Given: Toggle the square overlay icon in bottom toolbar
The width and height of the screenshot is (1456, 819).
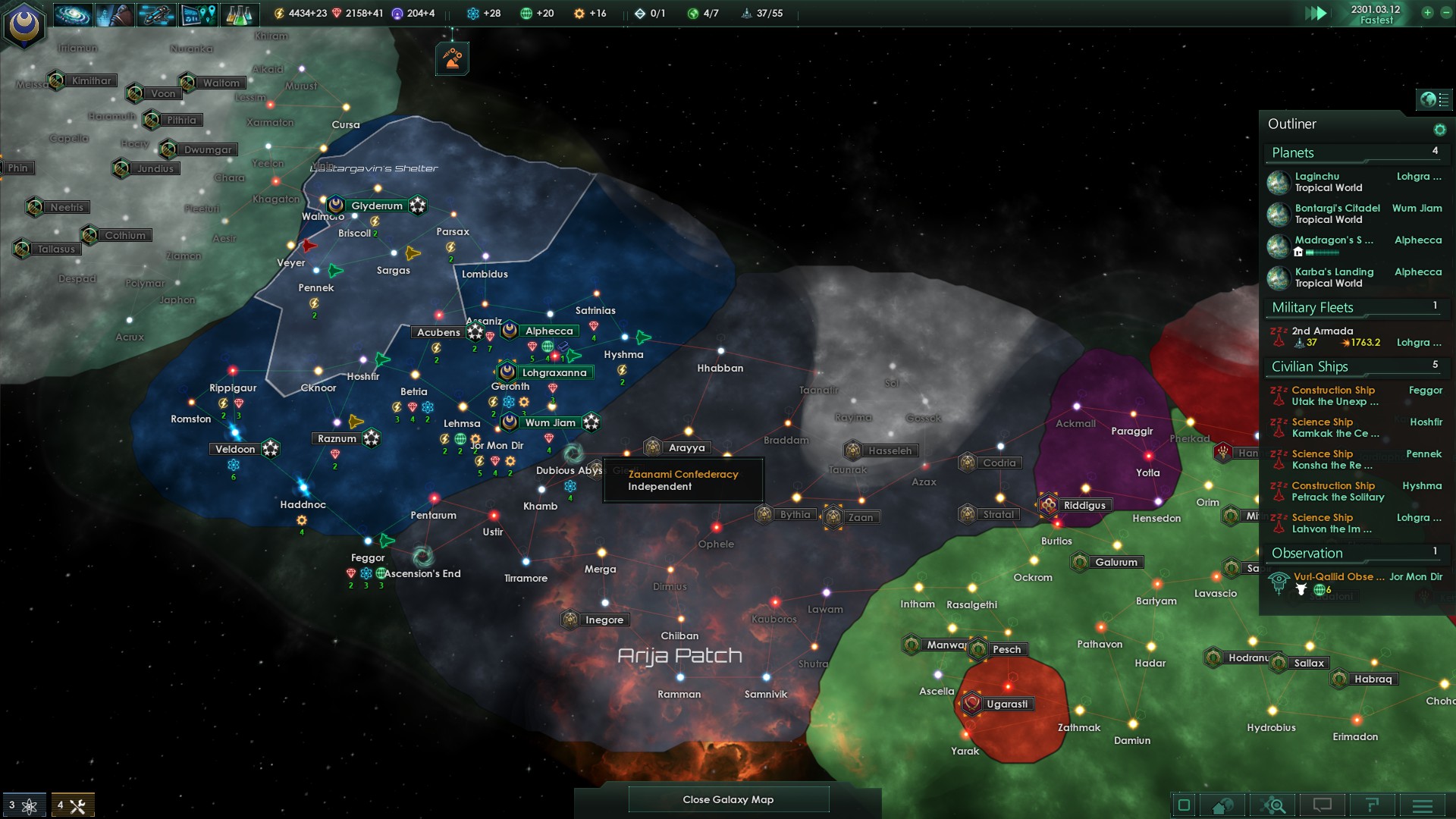Looking at the screenshot, I should coord(1183,805).
